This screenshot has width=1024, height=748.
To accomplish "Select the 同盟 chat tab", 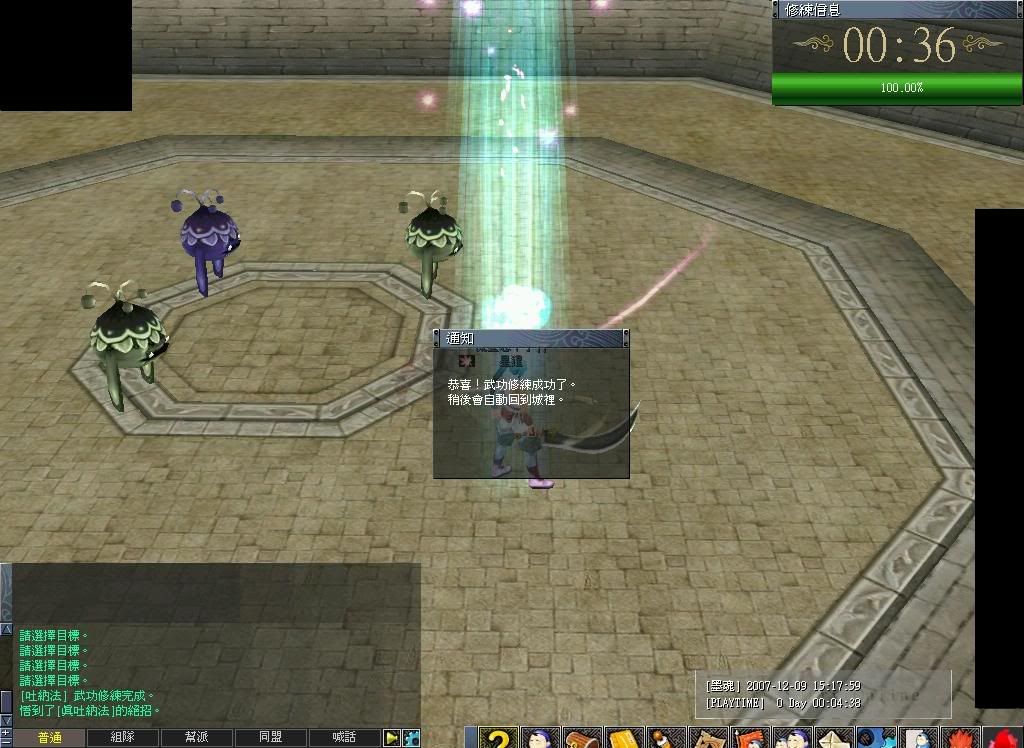I will (270, 738).
